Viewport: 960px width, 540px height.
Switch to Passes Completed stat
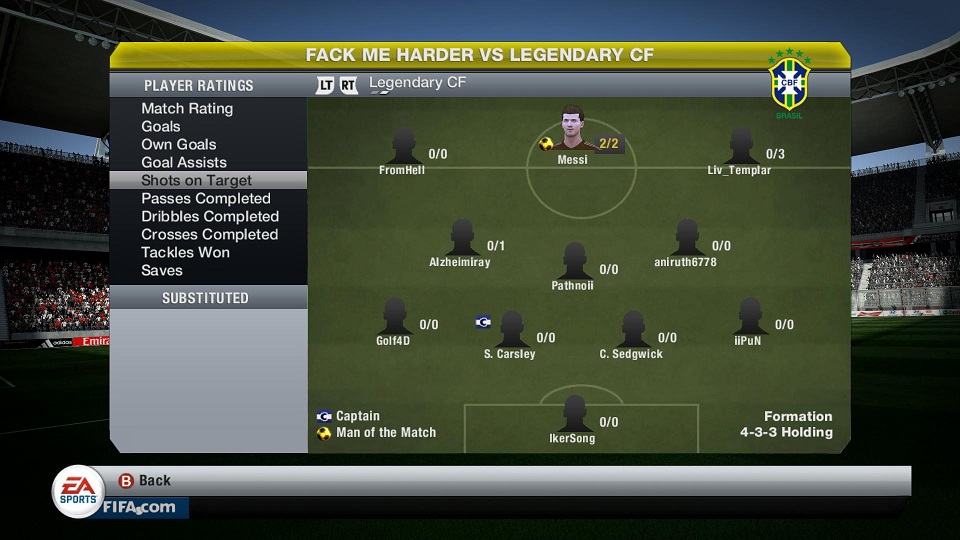tap(206, 198)
